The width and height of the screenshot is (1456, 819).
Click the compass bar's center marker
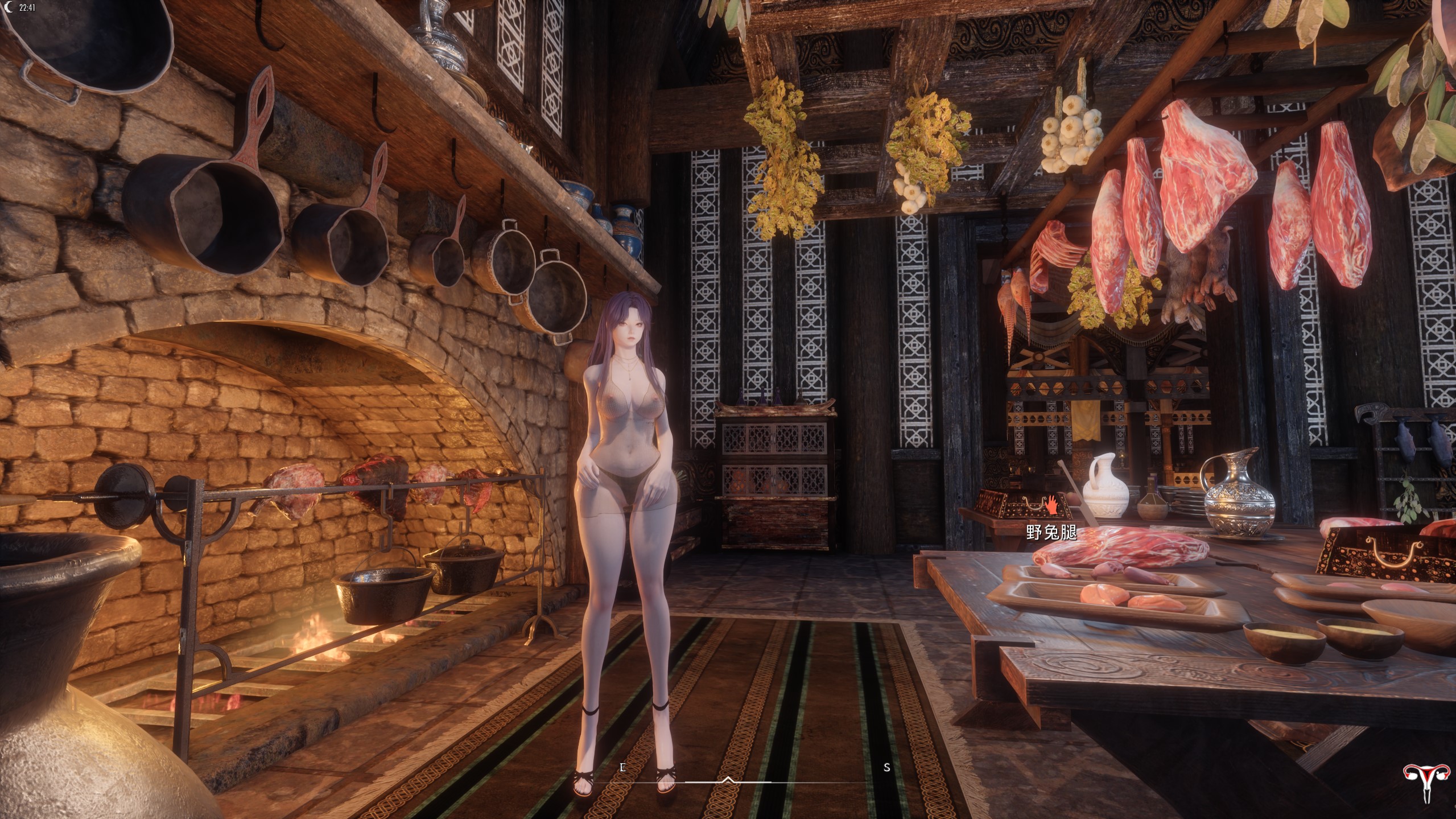coord(728,780)
